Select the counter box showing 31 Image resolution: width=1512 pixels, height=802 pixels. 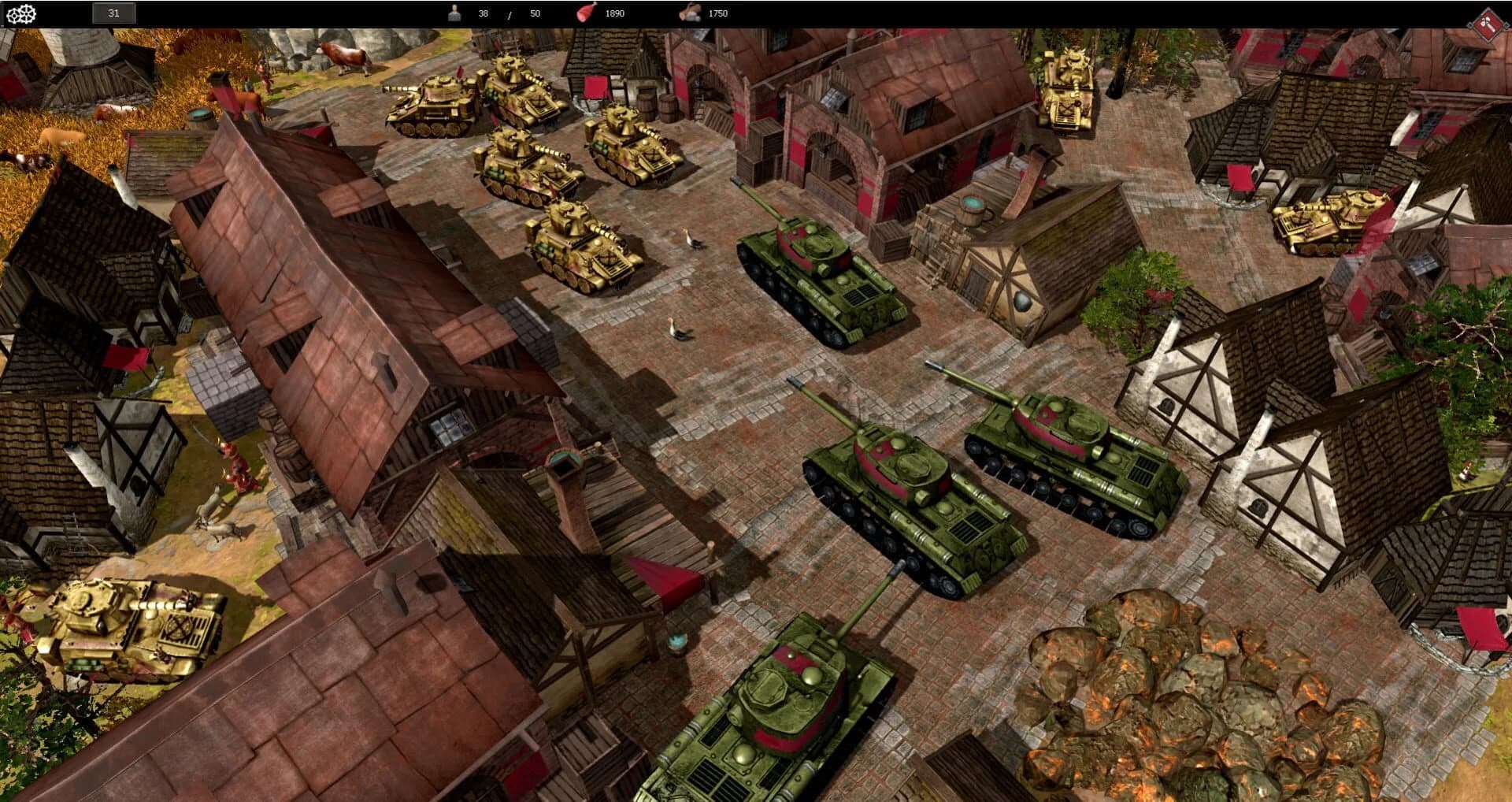[x=113, y=13]
